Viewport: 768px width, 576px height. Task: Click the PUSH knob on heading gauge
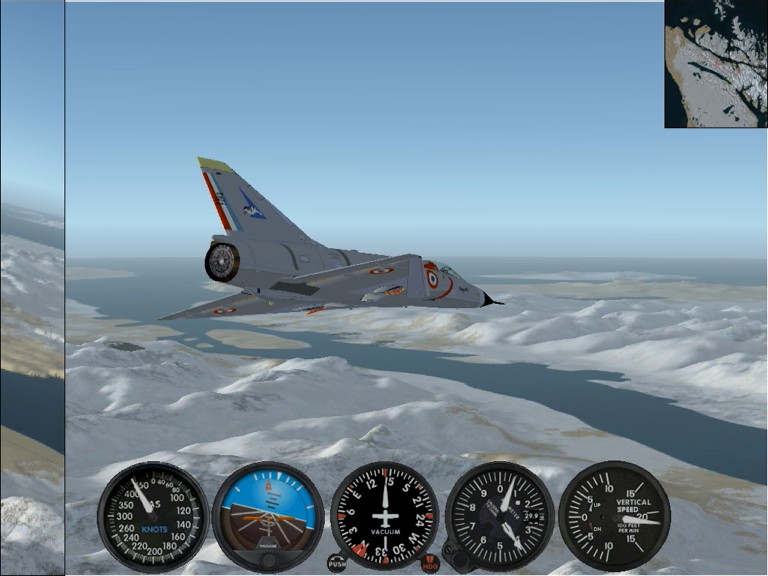click(x=337, y=563)
